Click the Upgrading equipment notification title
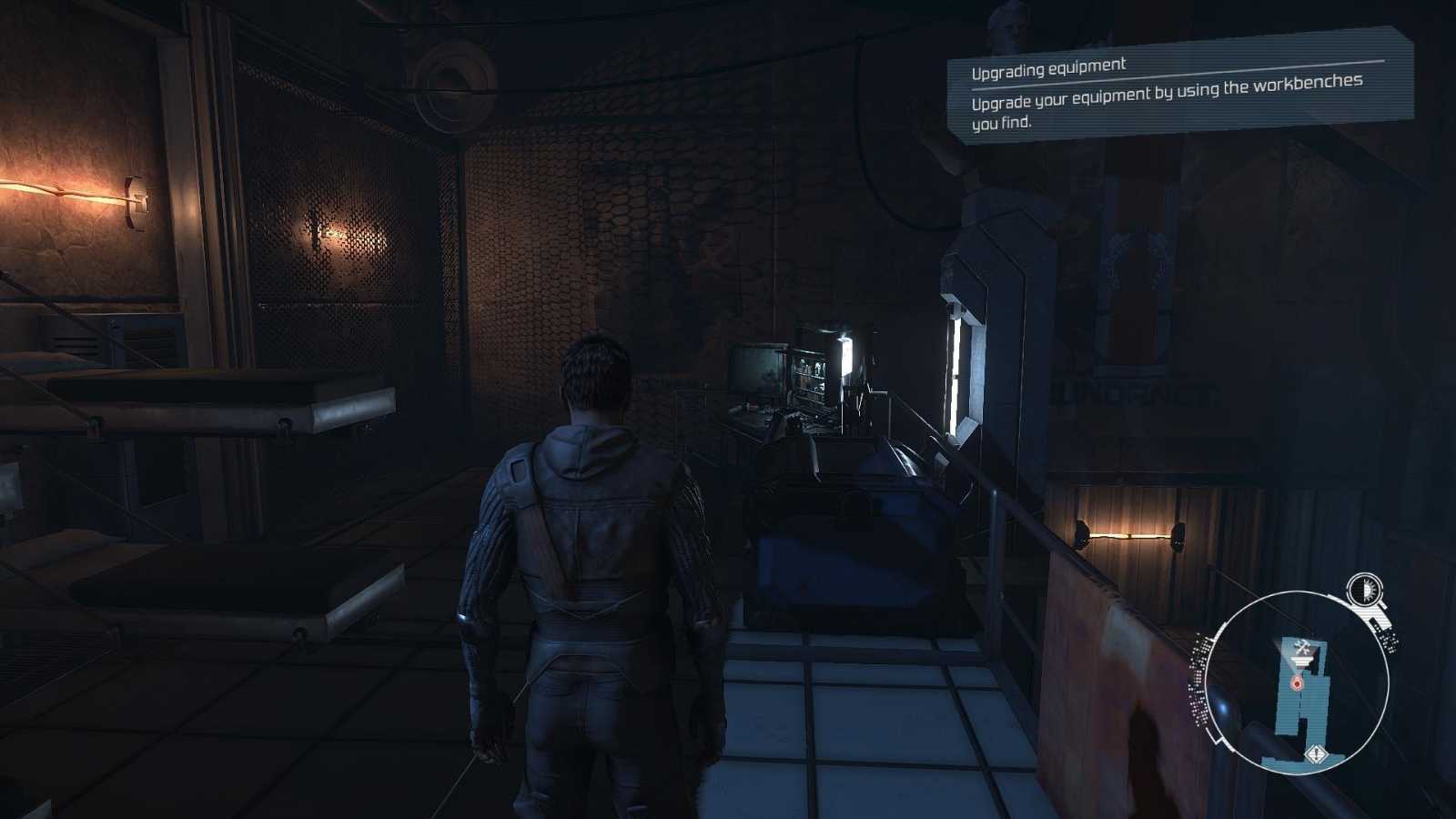The image size is (1456, 819). [1048, 66]
